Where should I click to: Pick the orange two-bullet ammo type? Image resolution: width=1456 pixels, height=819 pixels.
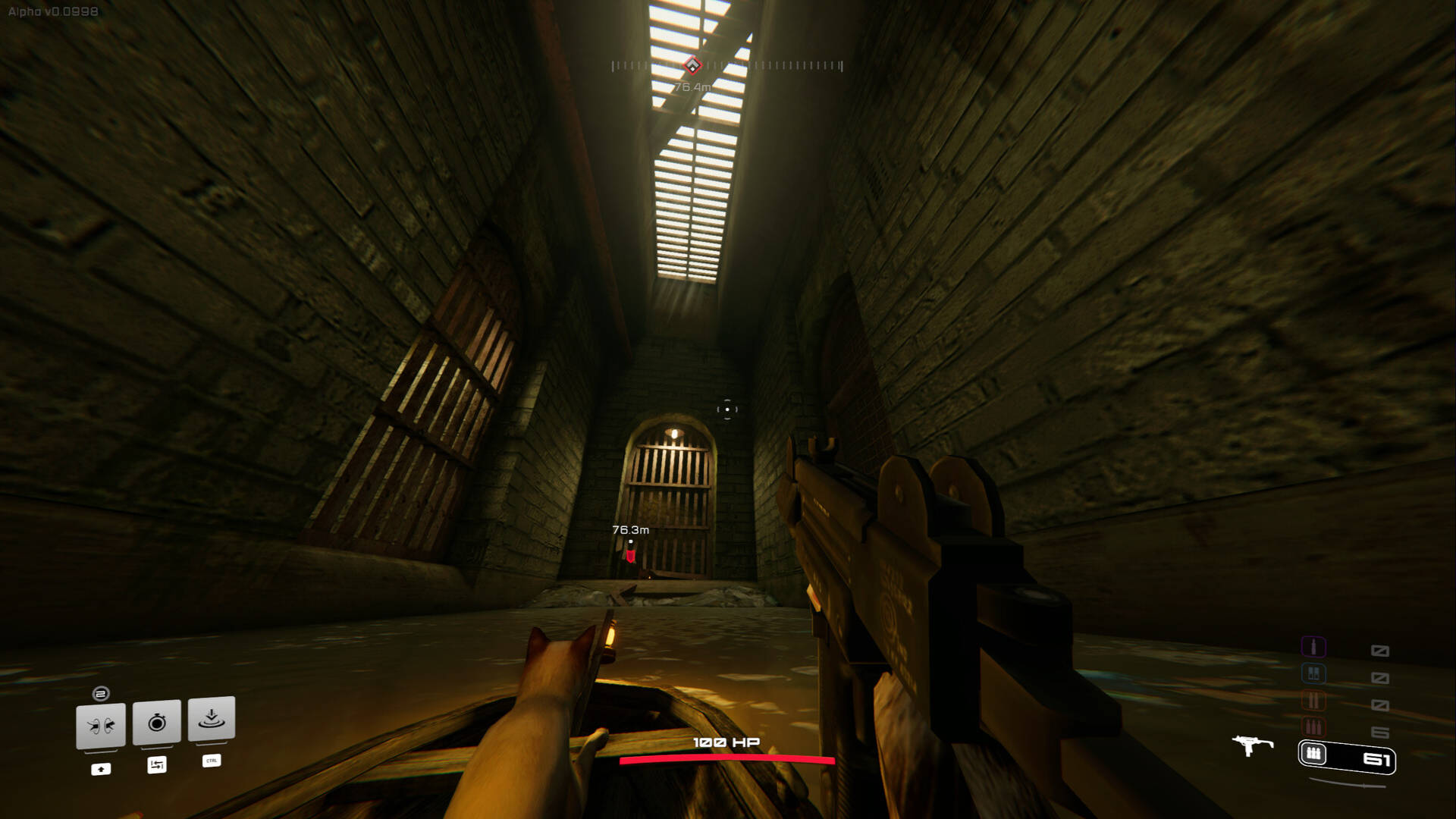(x=1313, y=700)
